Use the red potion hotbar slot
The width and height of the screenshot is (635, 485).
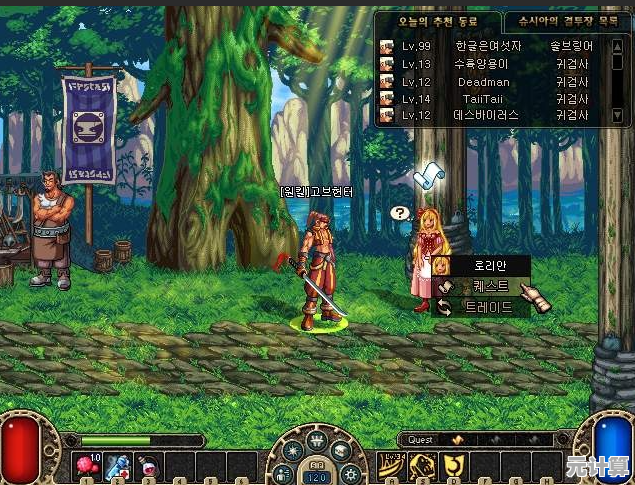[x=150, y=466]
